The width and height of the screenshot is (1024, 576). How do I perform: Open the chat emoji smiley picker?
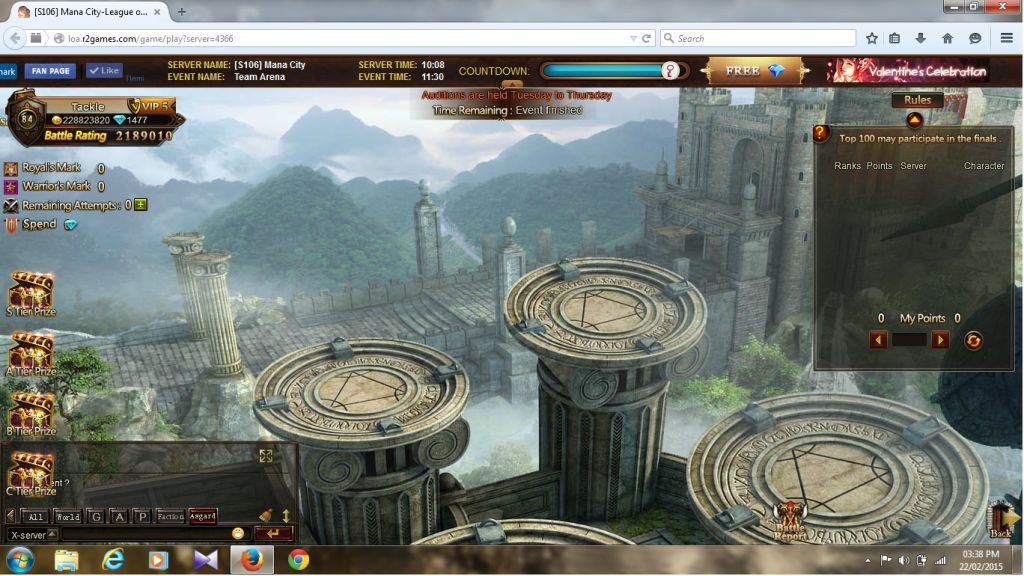[x=238, y=534]
